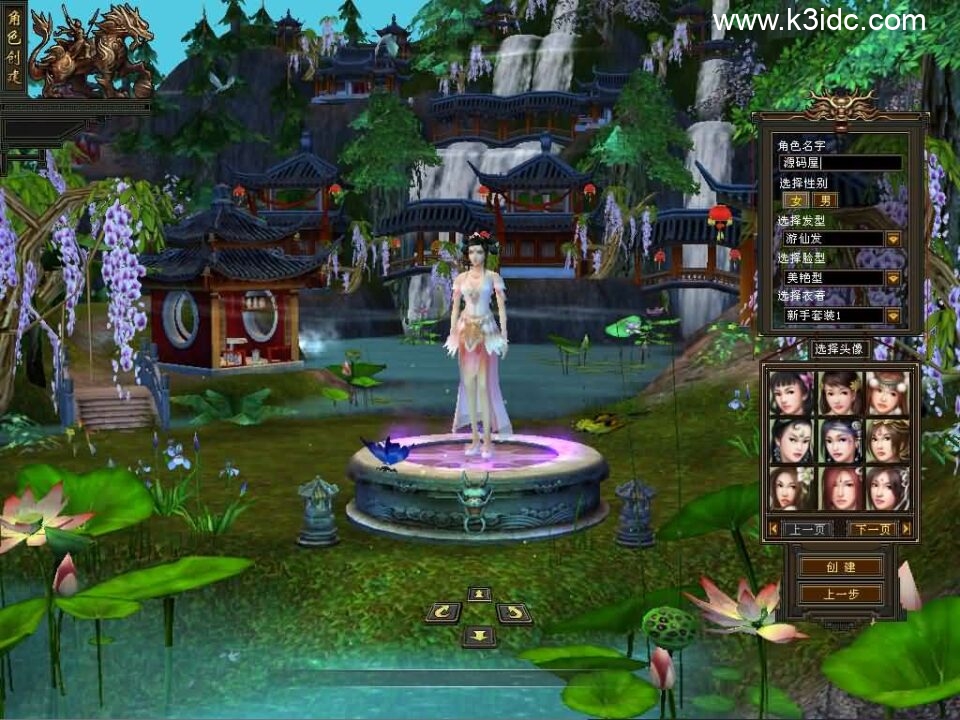Rotate character with the right curved arrow

point(514,613)
